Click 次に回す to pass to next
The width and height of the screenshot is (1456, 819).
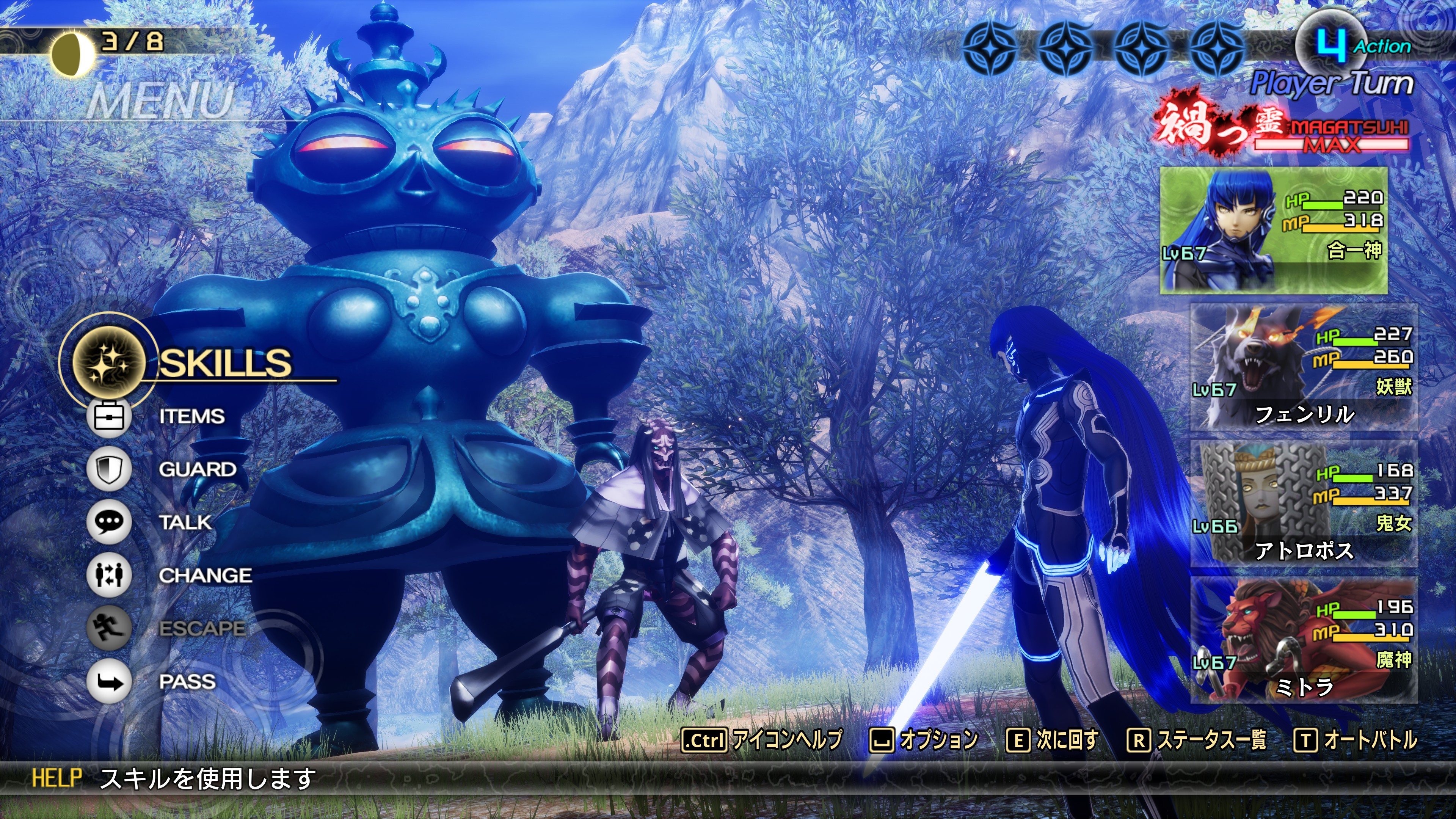(1053, 740)
